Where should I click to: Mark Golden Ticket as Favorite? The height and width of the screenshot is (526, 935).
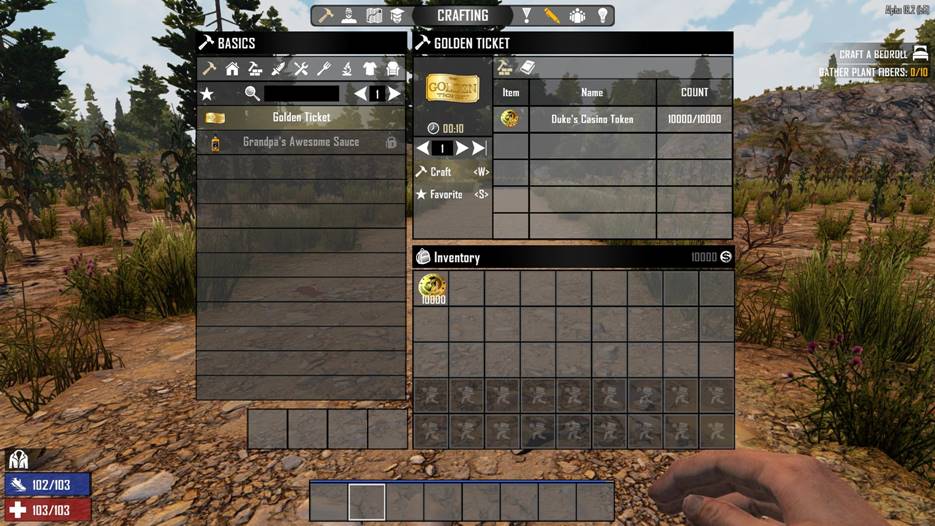pyautogui.click(x=446, y=195)
